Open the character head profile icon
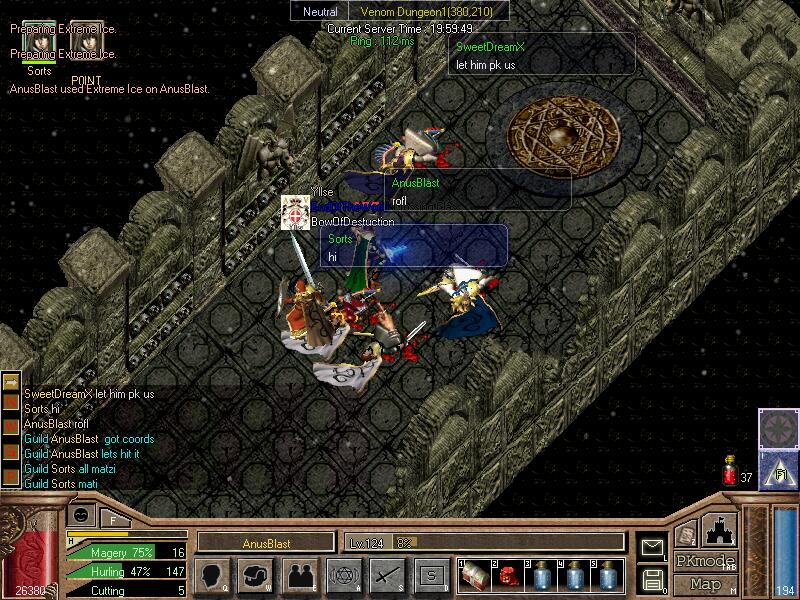Screen dimensions: 800x600 pyautogui.click(x=212, y=575)
